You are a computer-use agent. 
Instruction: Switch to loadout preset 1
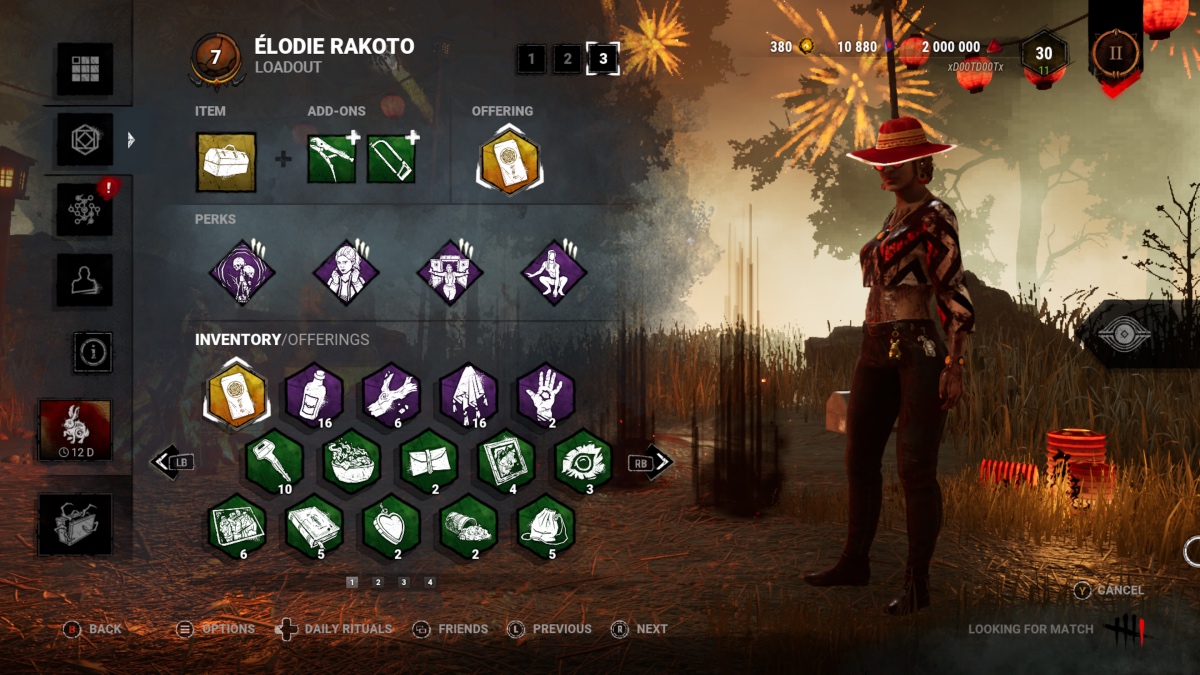pyautogui.click(x=531, y=59)
